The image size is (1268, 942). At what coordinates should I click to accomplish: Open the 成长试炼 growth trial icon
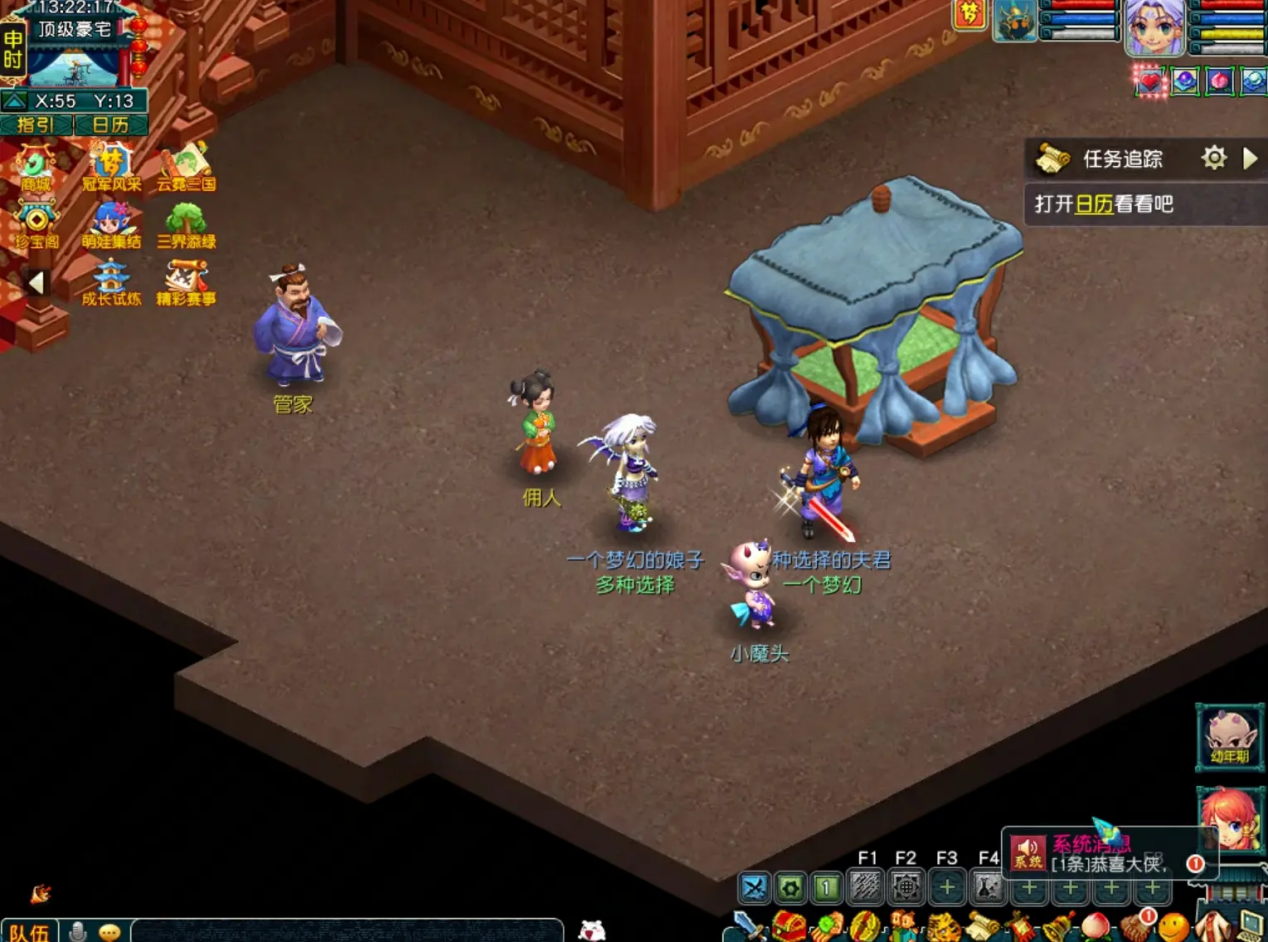pyautogui.click(x=111, y=282)
